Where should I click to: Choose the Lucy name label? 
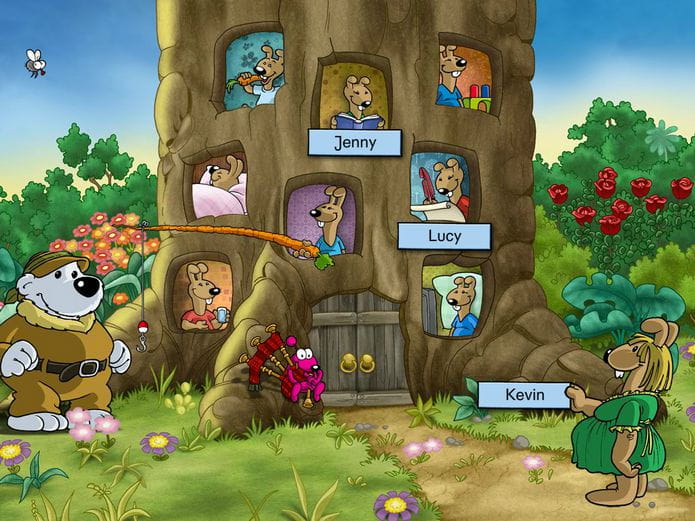tap(444, 237)
